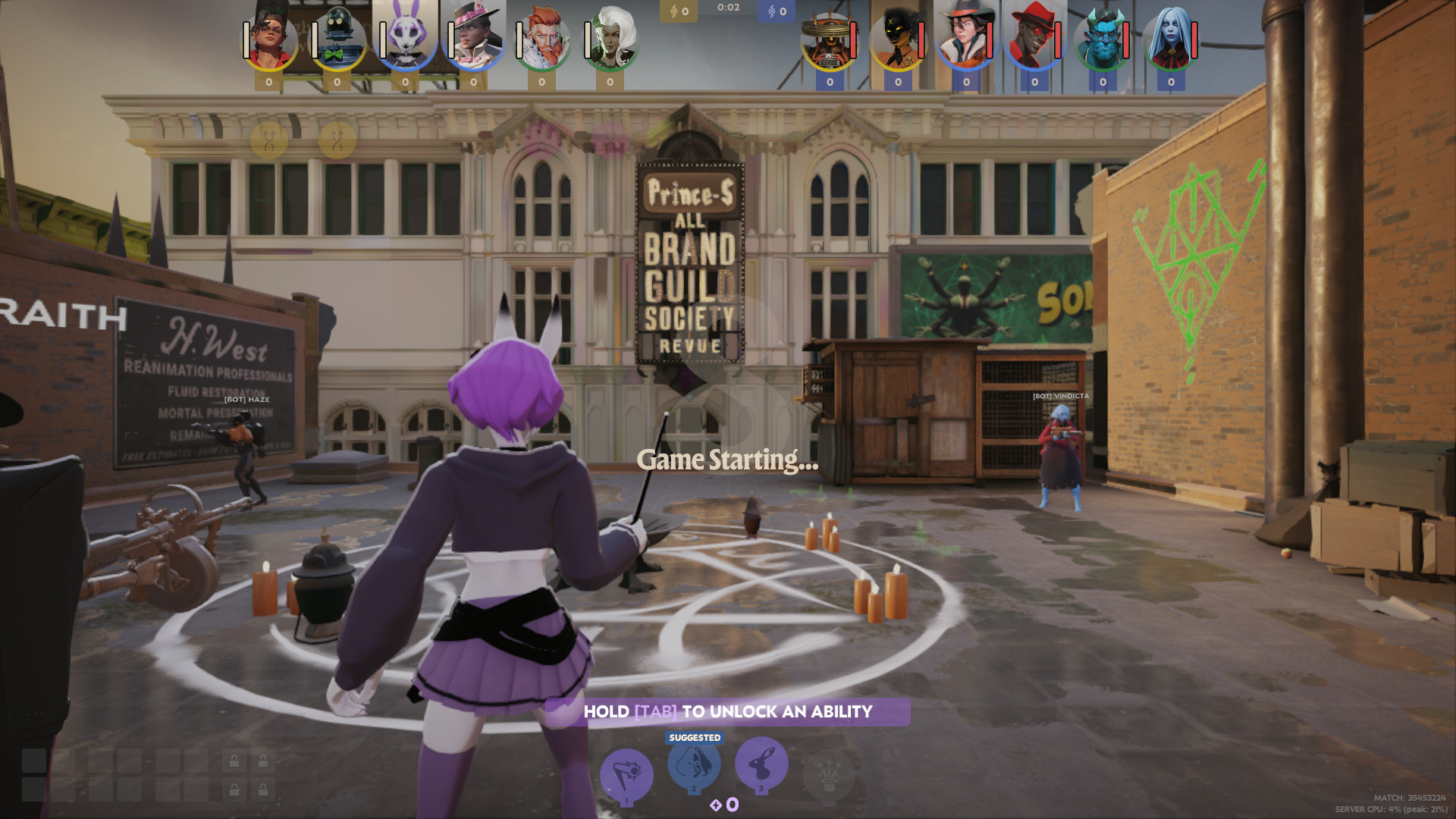Click the HOLD TAB unlock ability banner

point(727,711)
